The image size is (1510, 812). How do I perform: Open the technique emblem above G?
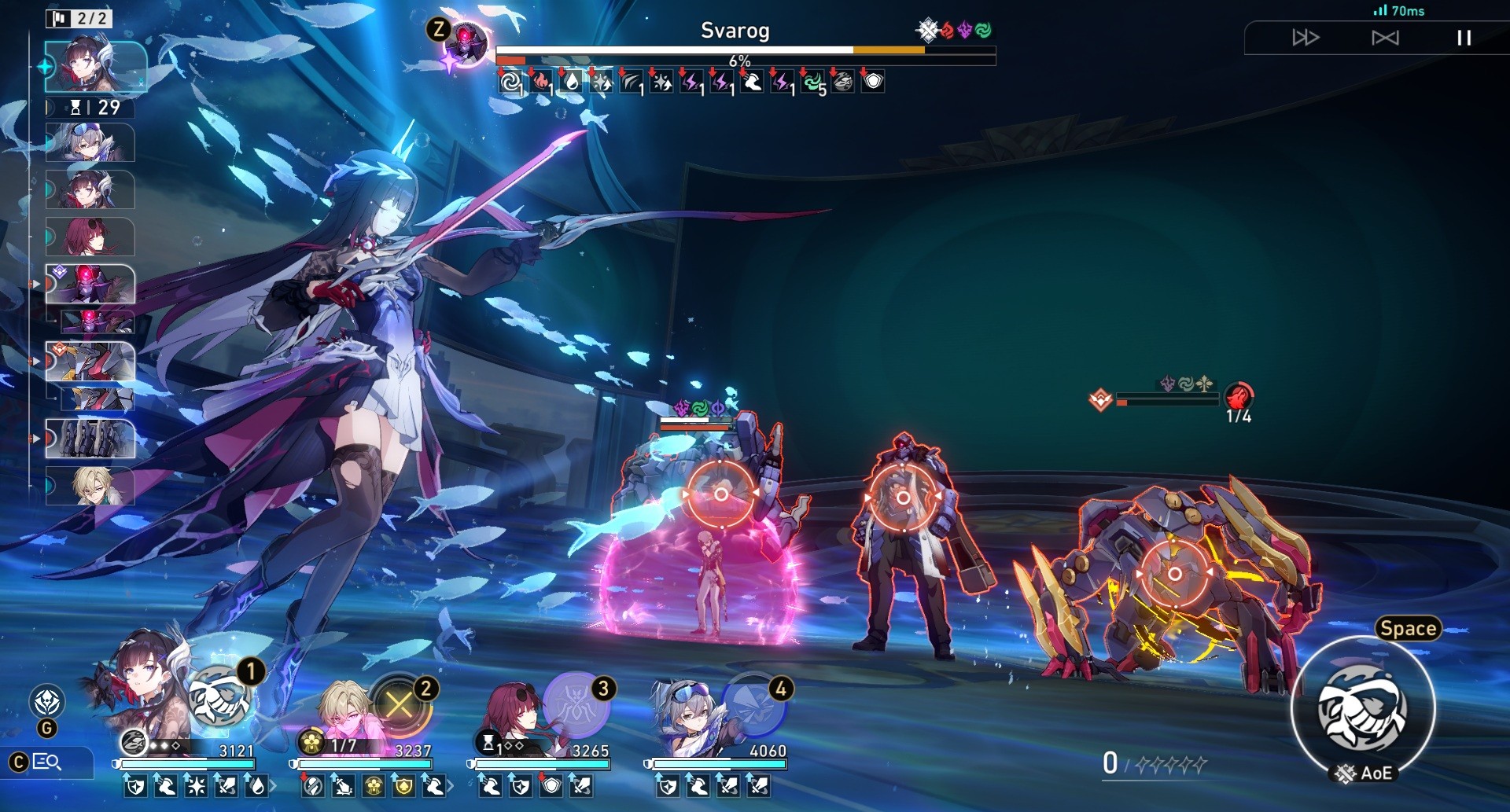coord(46,700)
